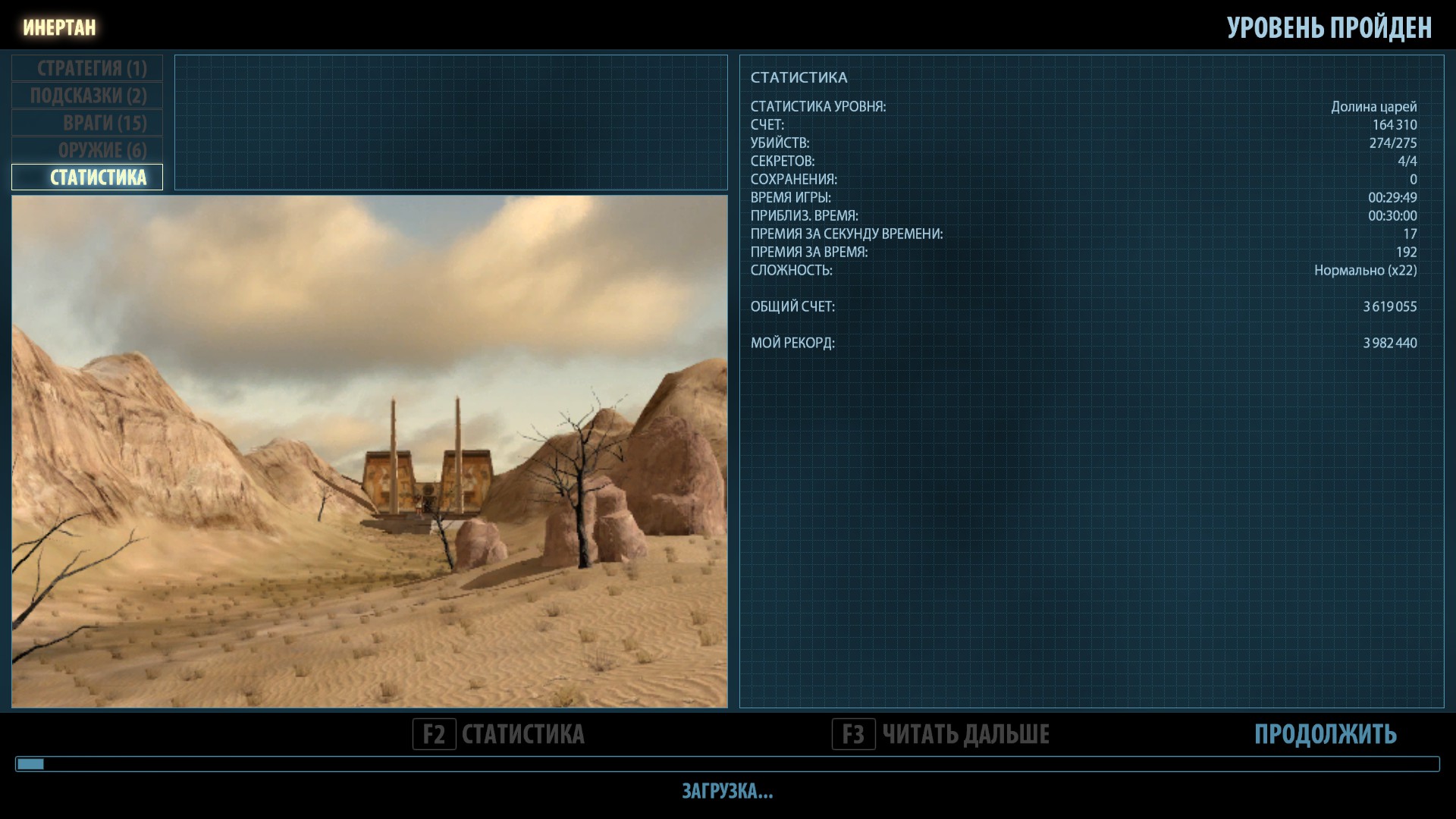Open the Стратегия (1) tab
Viewport: 1456px width, 819px height.
point(88,68)
